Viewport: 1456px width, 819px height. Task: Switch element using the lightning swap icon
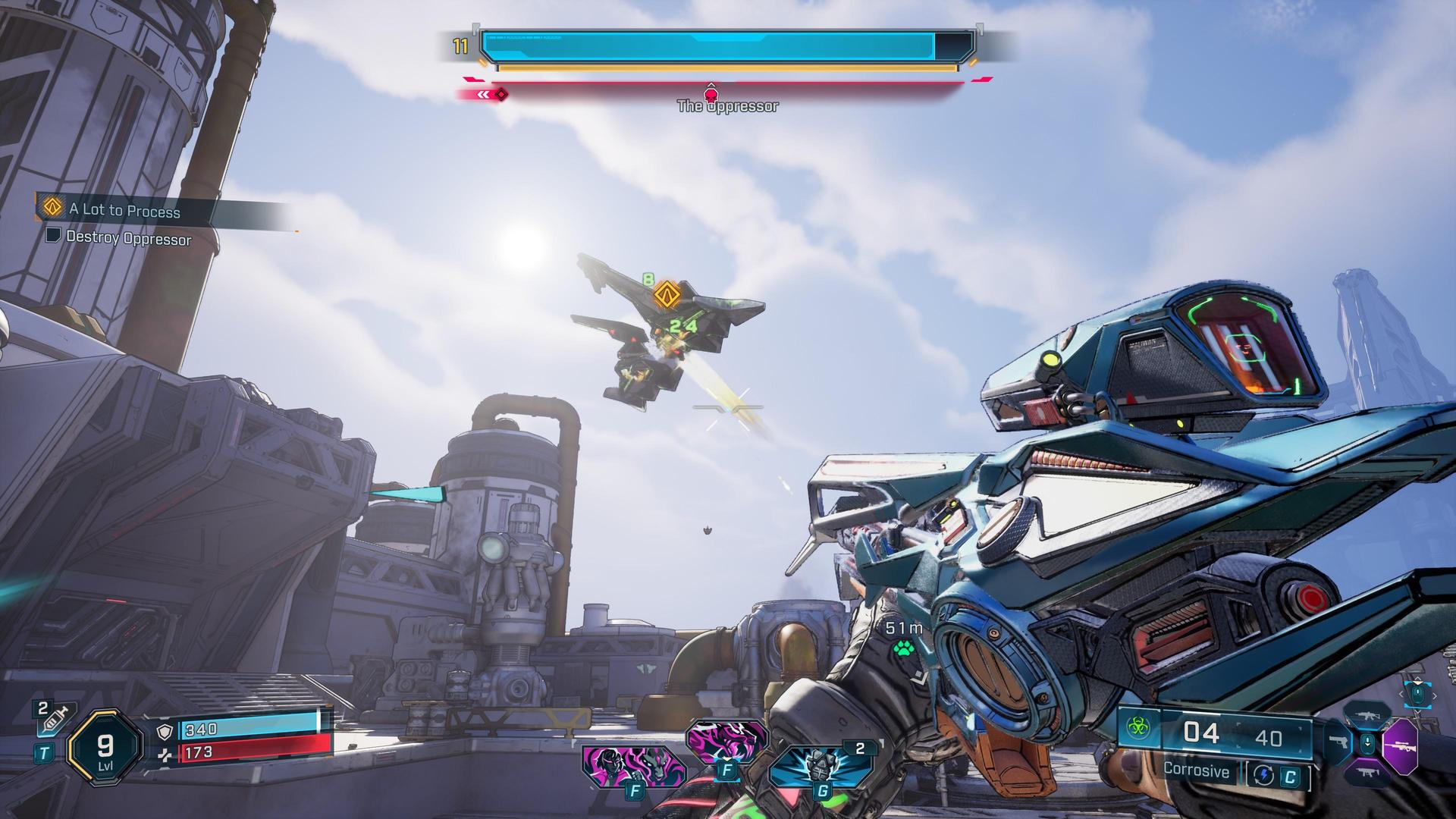(x=1263, y=775)
